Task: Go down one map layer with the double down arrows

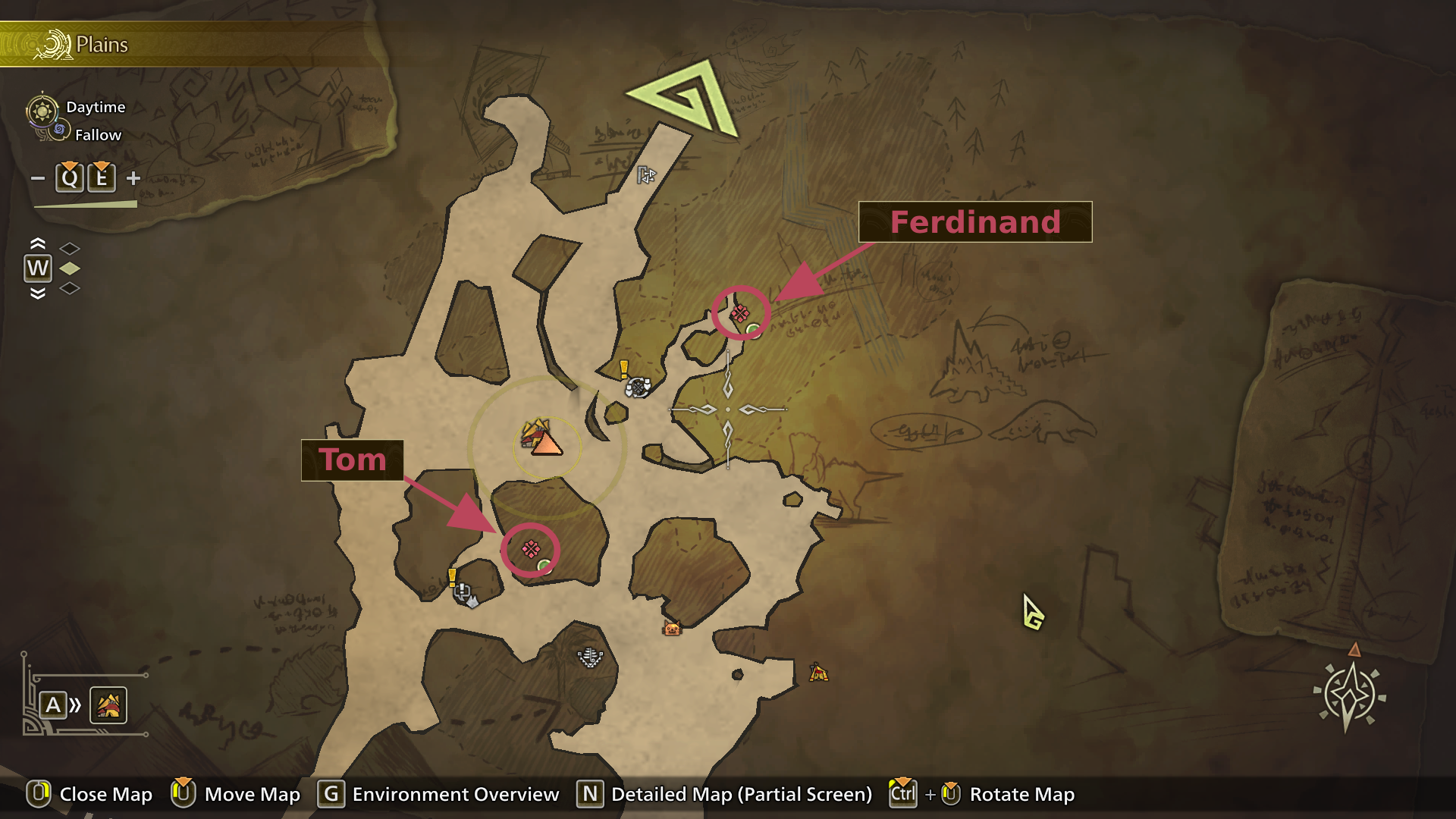Action: [x=37, y=293]
